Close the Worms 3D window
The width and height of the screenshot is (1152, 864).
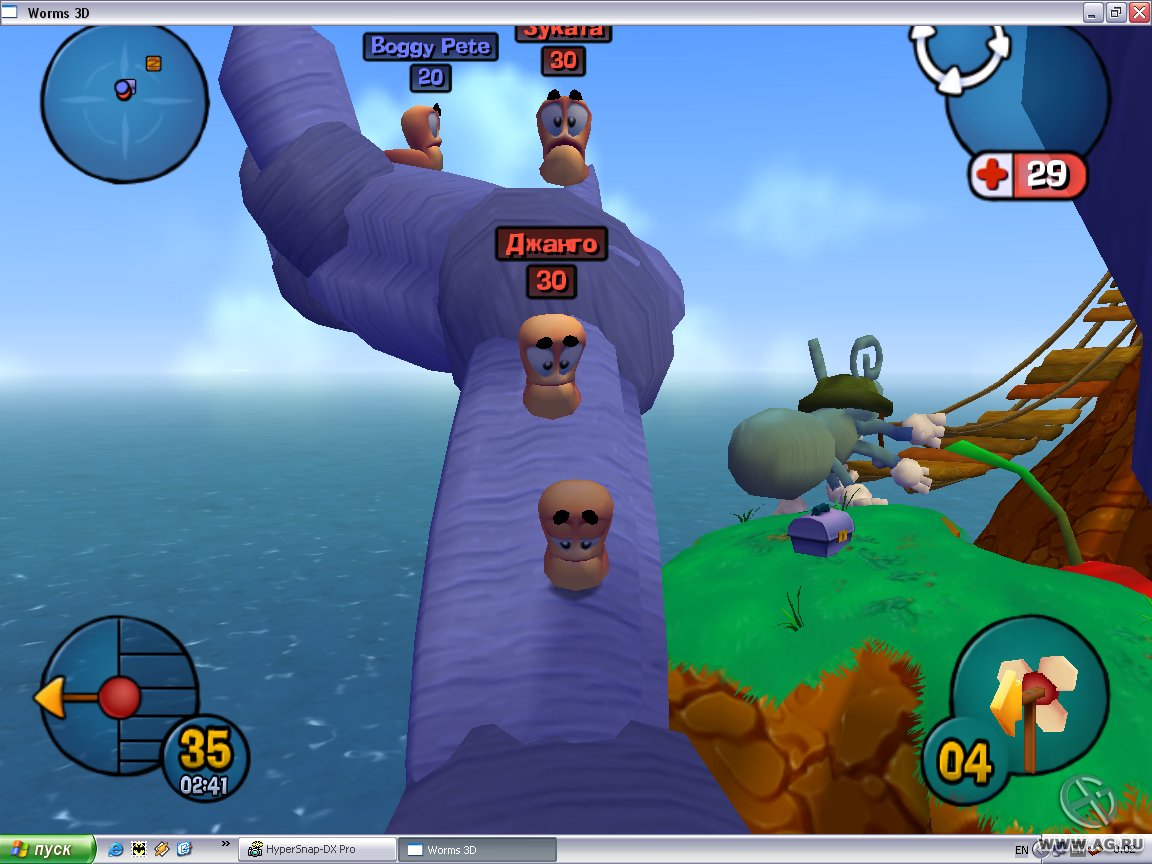click(x=1138, y=12)
